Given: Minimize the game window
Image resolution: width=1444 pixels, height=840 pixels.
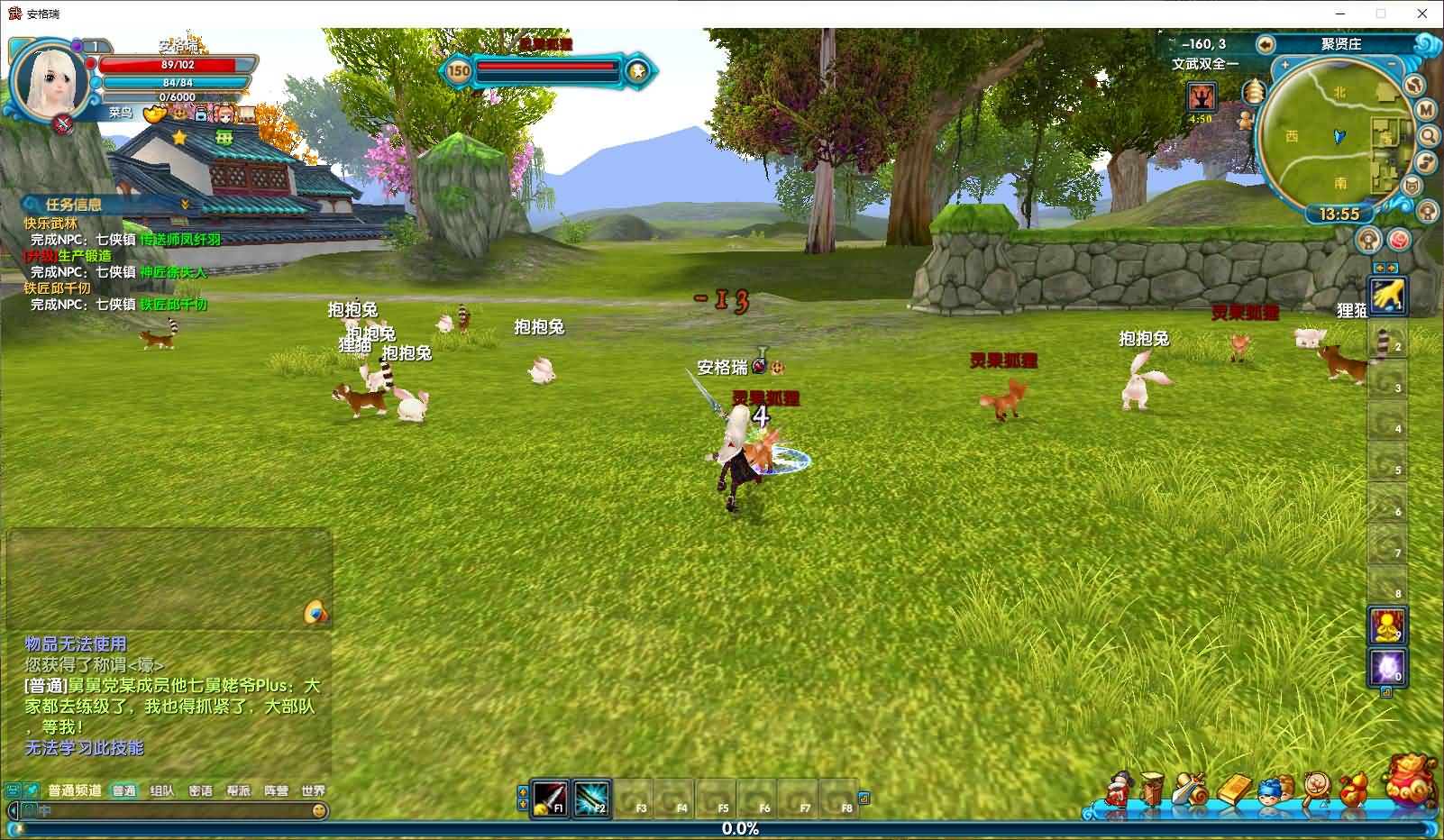Looking at the screenshot, I should tap(1340, 14).
